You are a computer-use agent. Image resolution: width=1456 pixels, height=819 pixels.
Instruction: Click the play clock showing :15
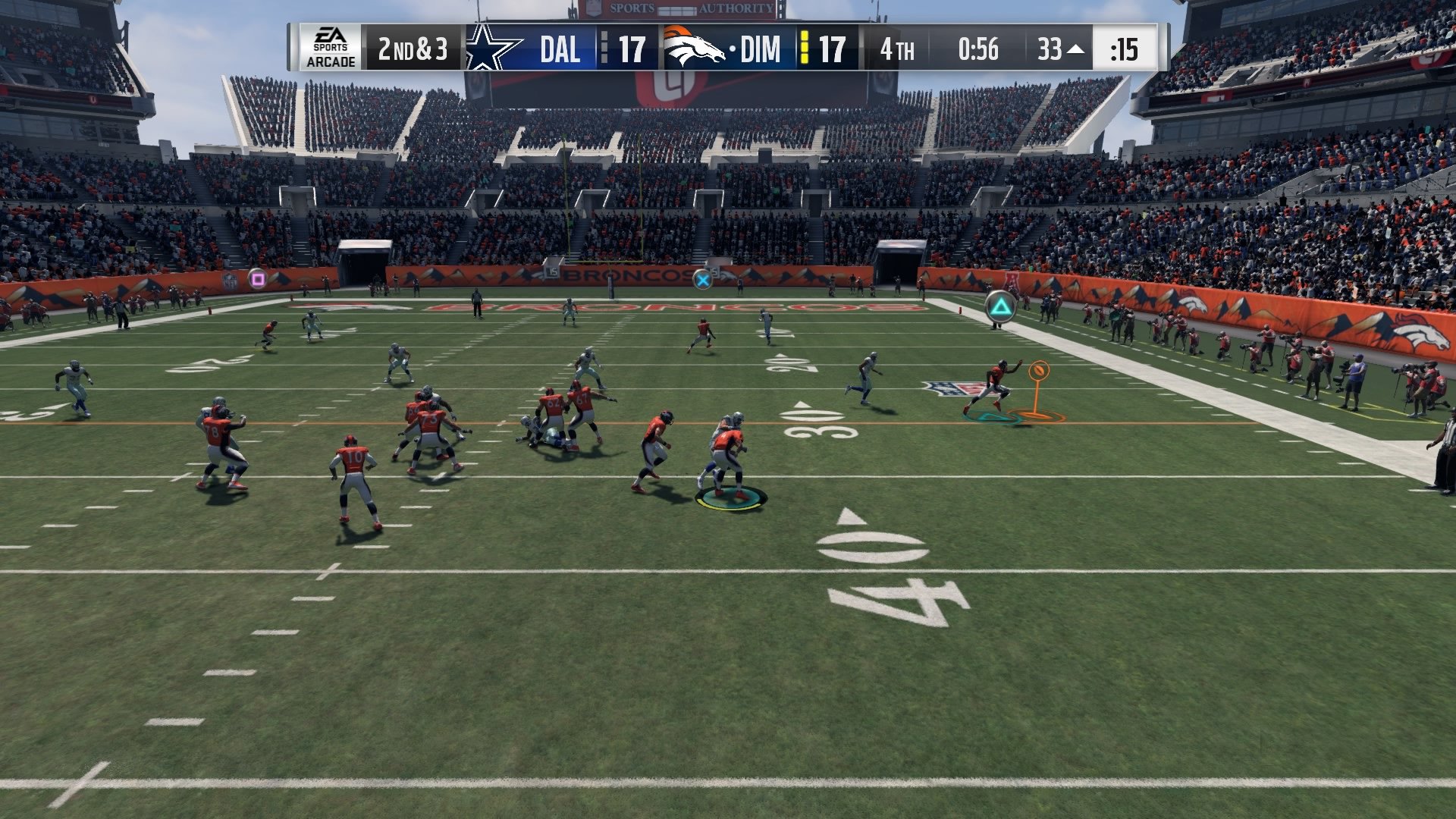pyautogui.click(x=1124, y=49)
